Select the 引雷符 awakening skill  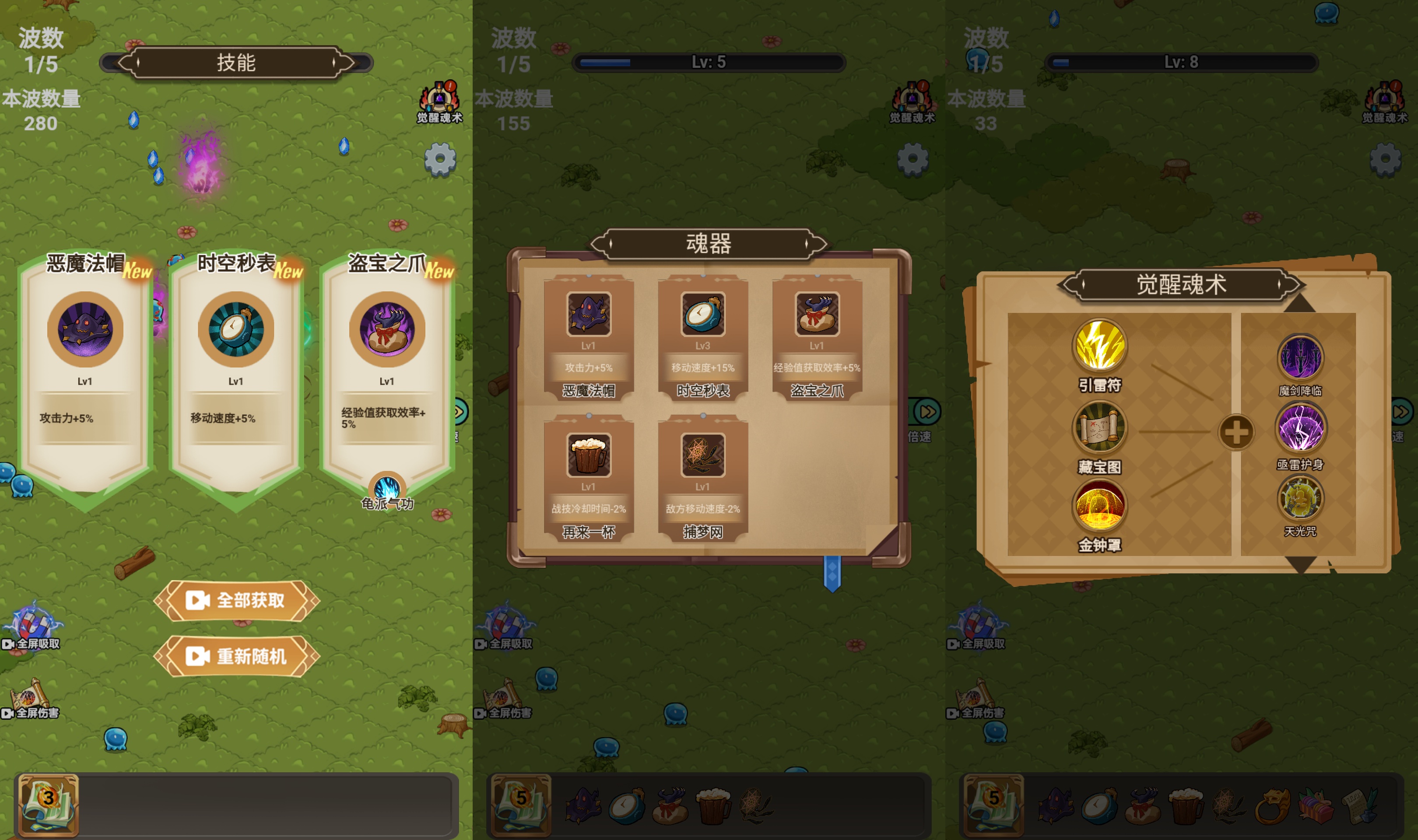coord(1099,346)
